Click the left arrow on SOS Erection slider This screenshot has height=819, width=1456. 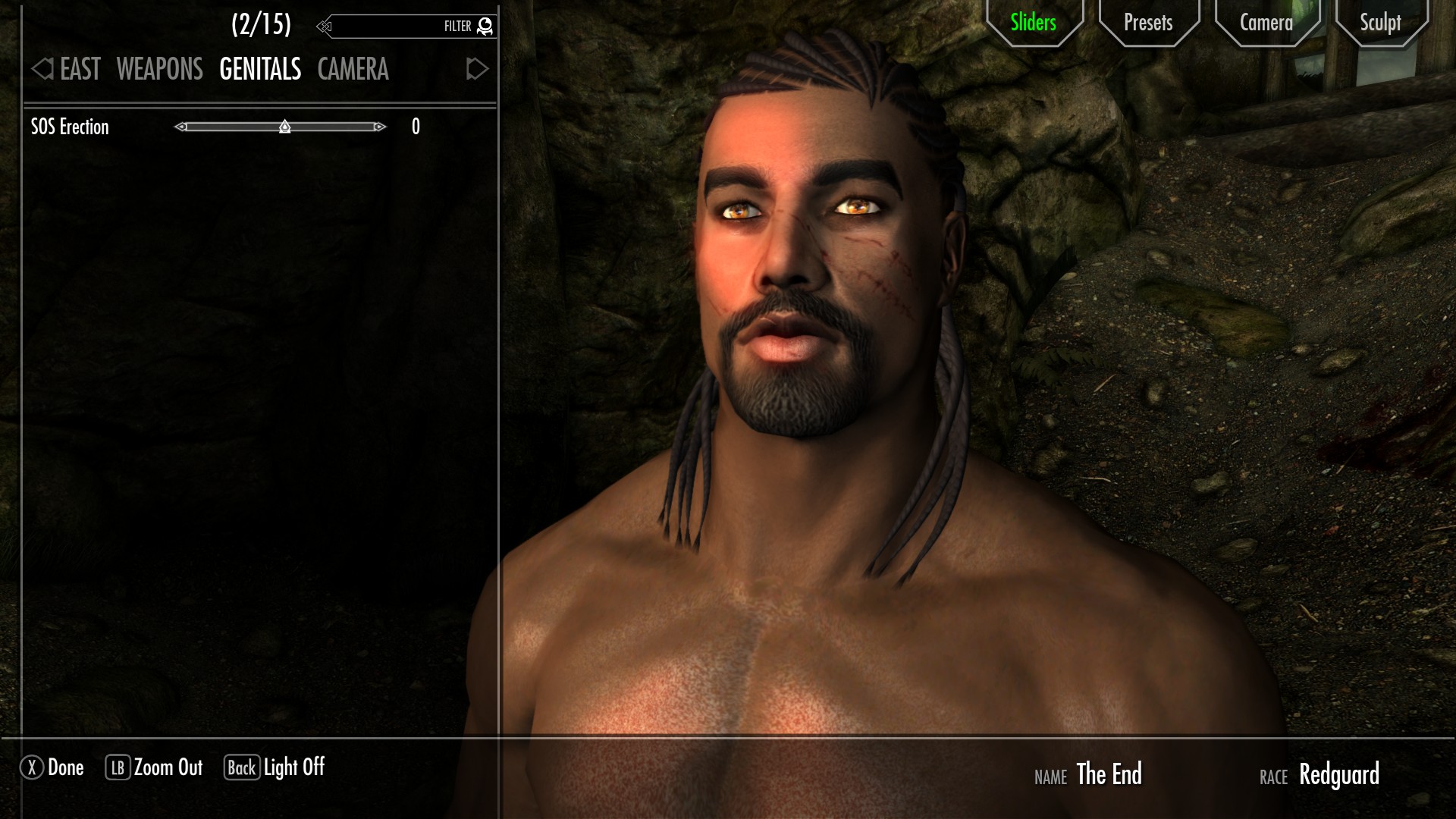[x=181, y=127]
